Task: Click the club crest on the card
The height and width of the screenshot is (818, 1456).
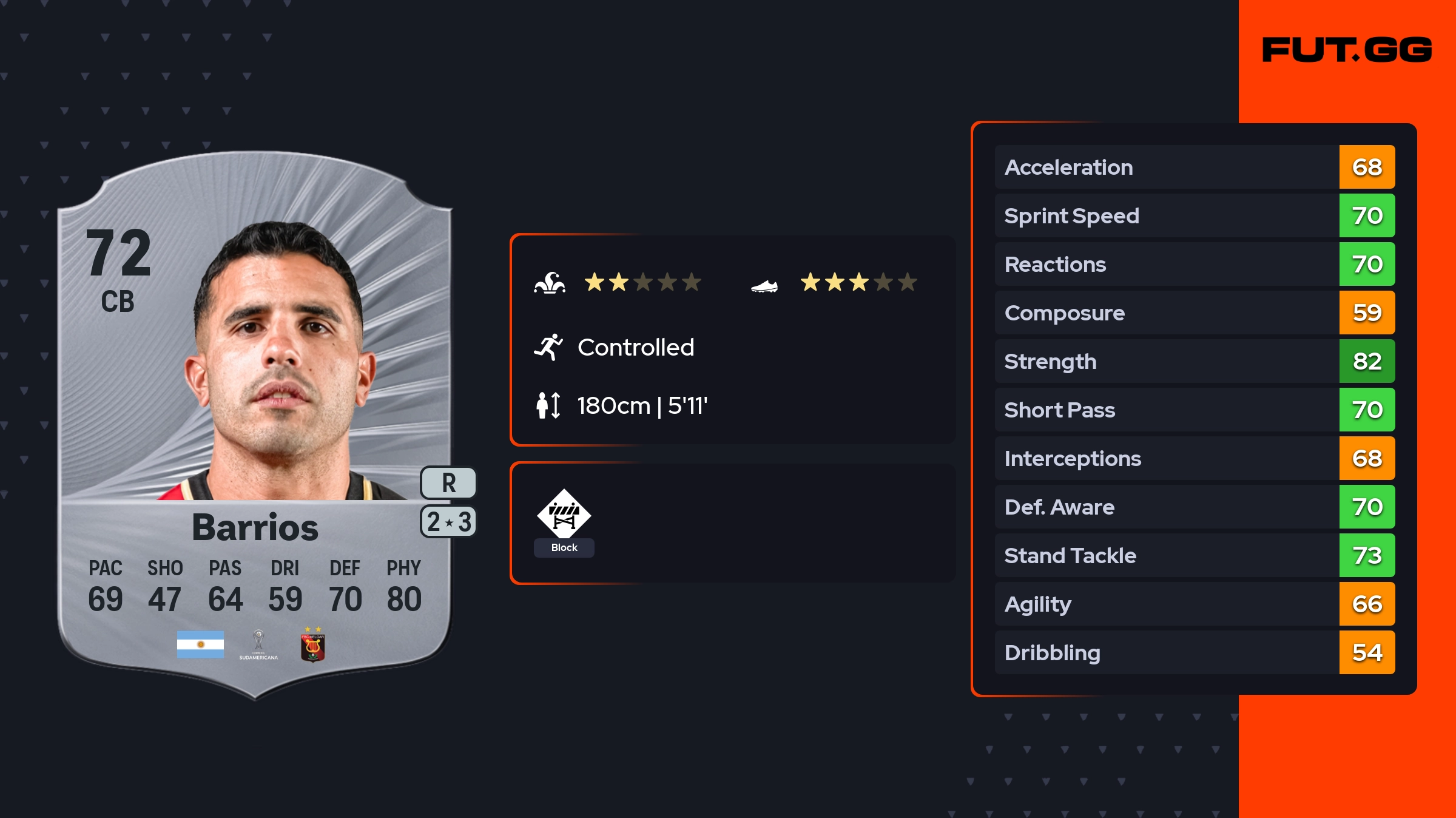Action: tap(312, 646)
